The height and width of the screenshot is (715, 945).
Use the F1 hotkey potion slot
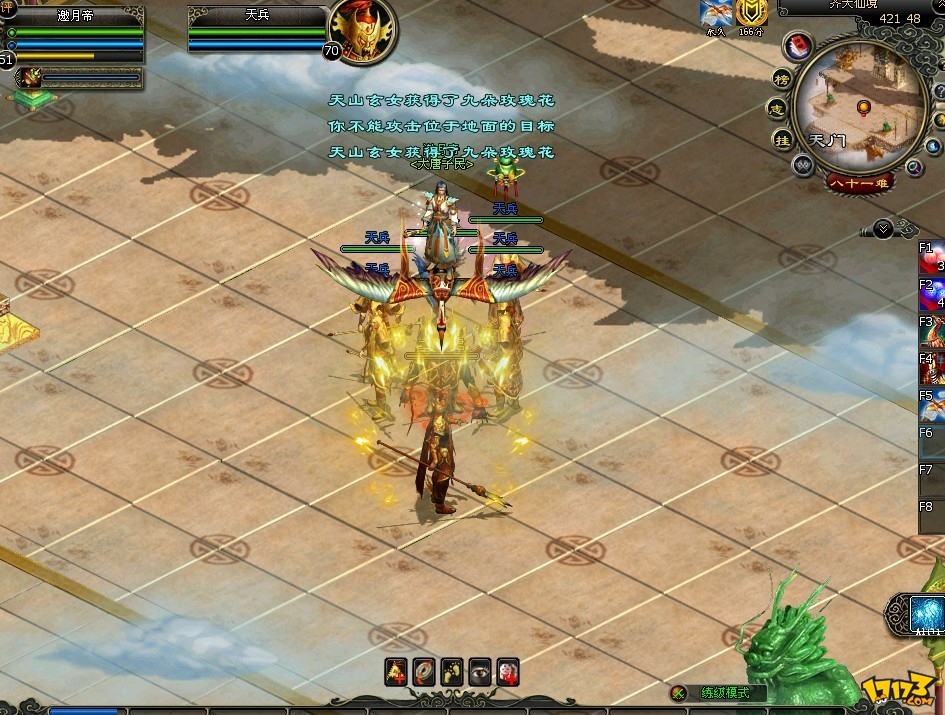933,259
